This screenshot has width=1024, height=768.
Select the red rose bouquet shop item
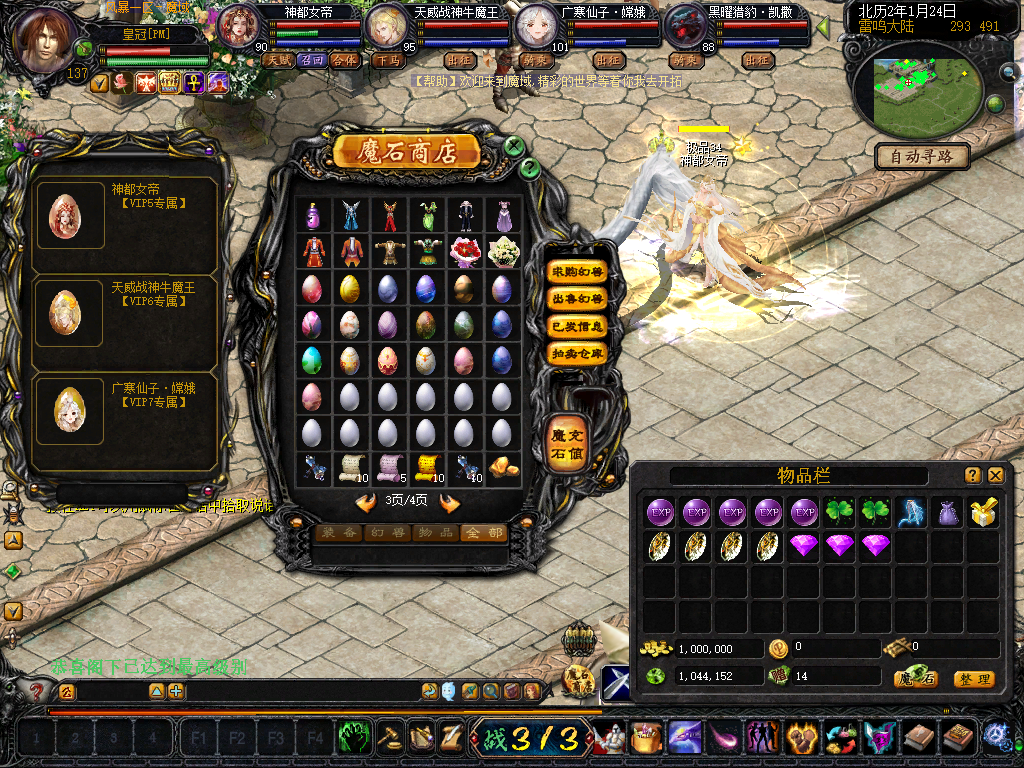464,250
